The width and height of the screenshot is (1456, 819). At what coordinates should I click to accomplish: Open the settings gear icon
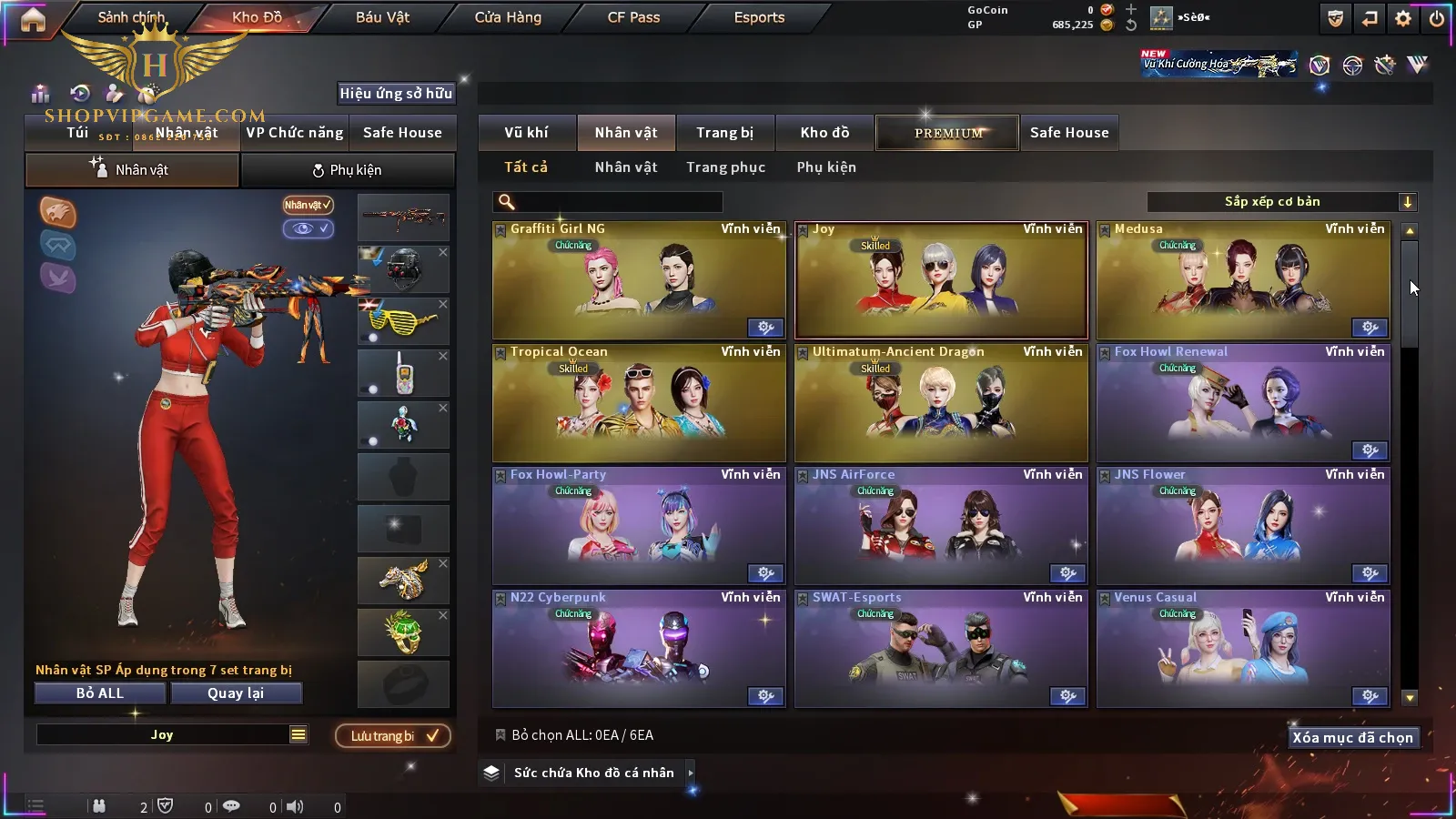[x=1403, y=18]
